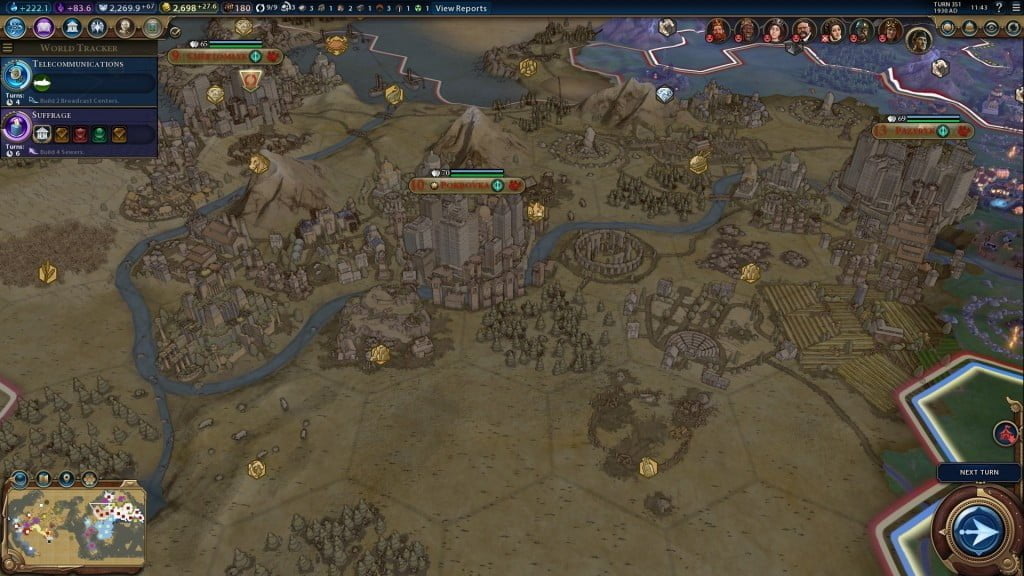The image size is (1024, 576).
Task: Toggle the World Tracker menu icon
Action: tap(8, 47)
